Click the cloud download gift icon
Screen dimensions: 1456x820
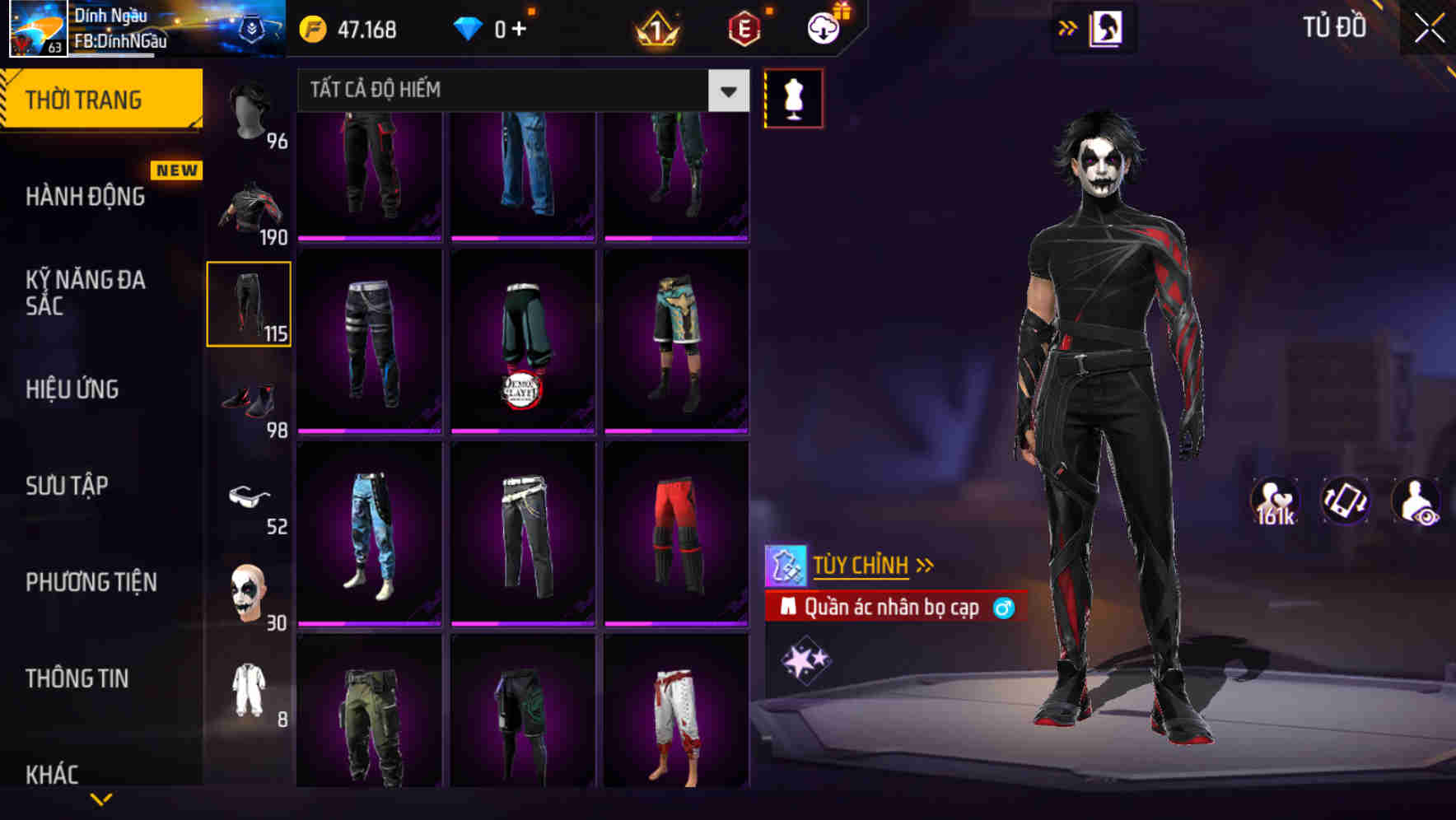(x=824, y=27)
